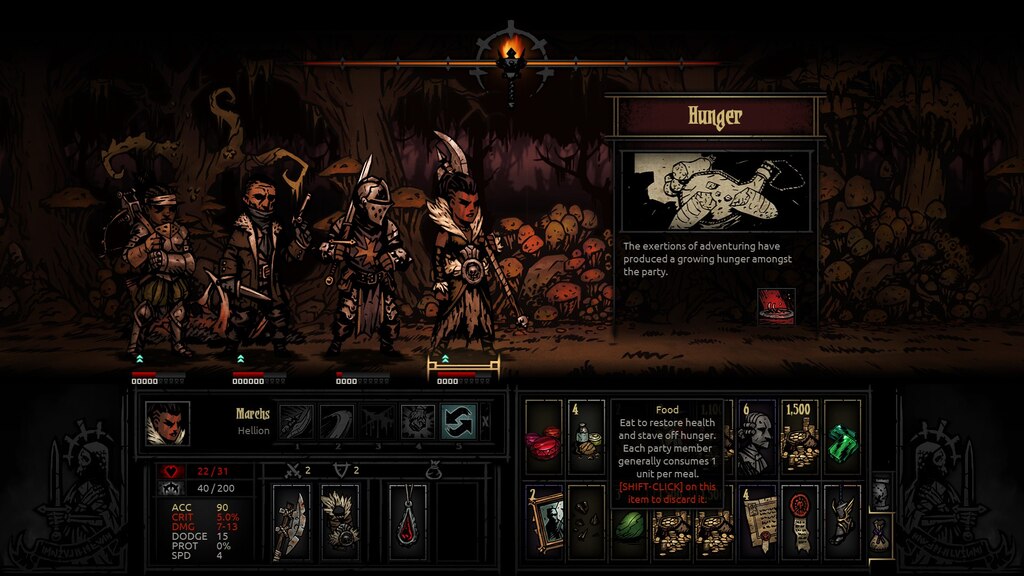Switch to the map tab beside inventory
This screenshot has width=1024, height=576.
click(x=879, y=493)
